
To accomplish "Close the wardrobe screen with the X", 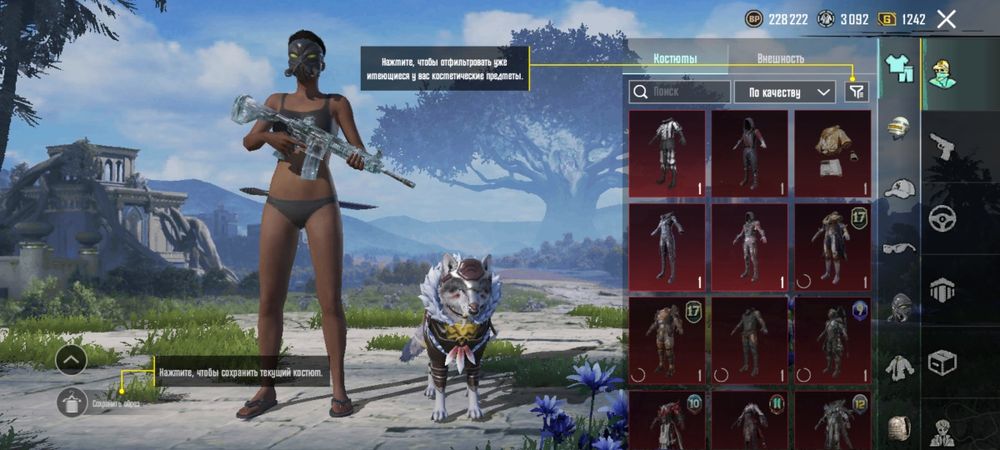I will coord(947,18).
